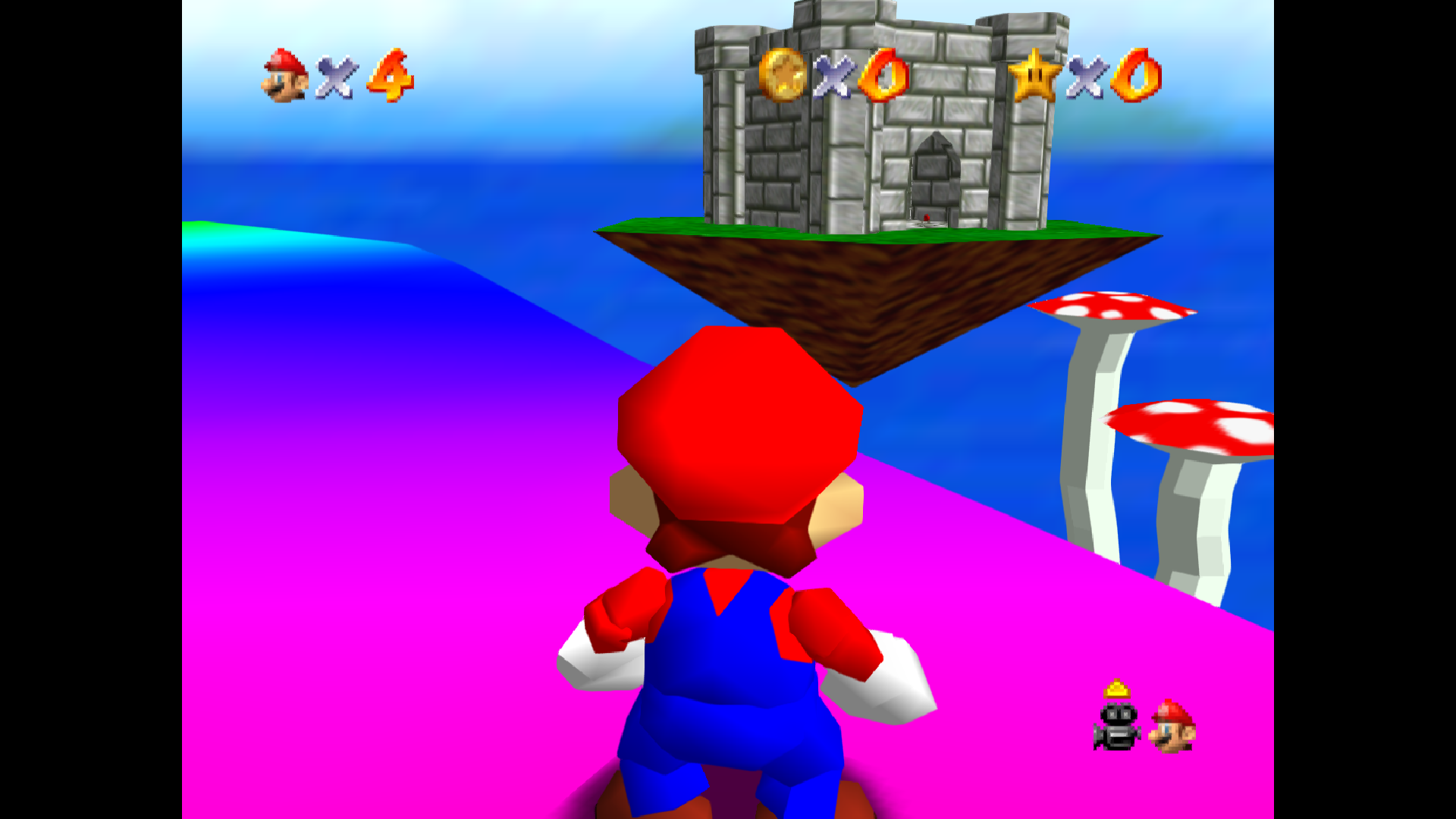Click the flaming number 4 lives count
The width and height of the screenshot is (1456, 819).
click(x=387, y=76)
